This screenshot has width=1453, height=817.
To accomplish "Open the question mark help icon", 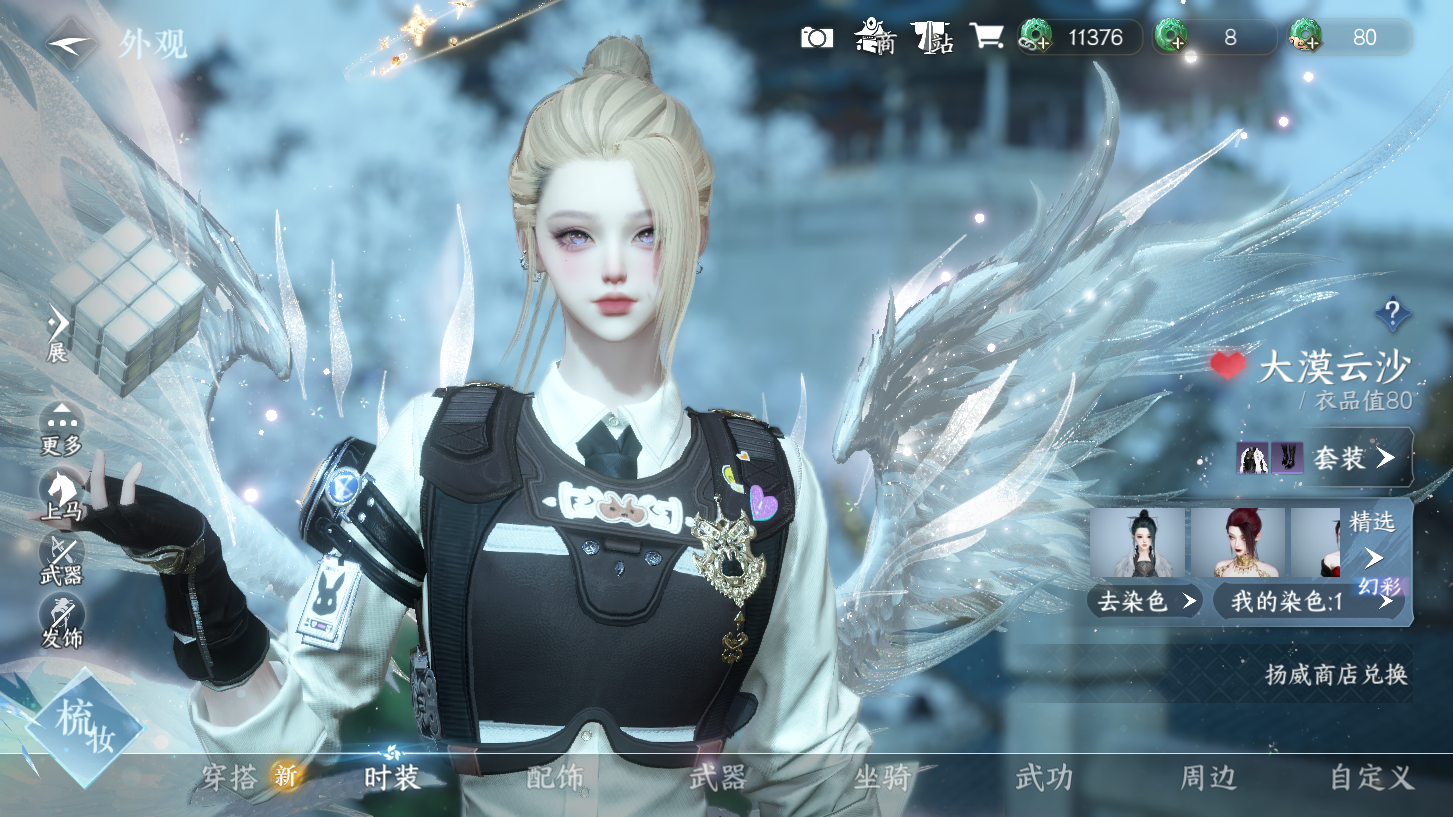I will [x=1392, y=314].
